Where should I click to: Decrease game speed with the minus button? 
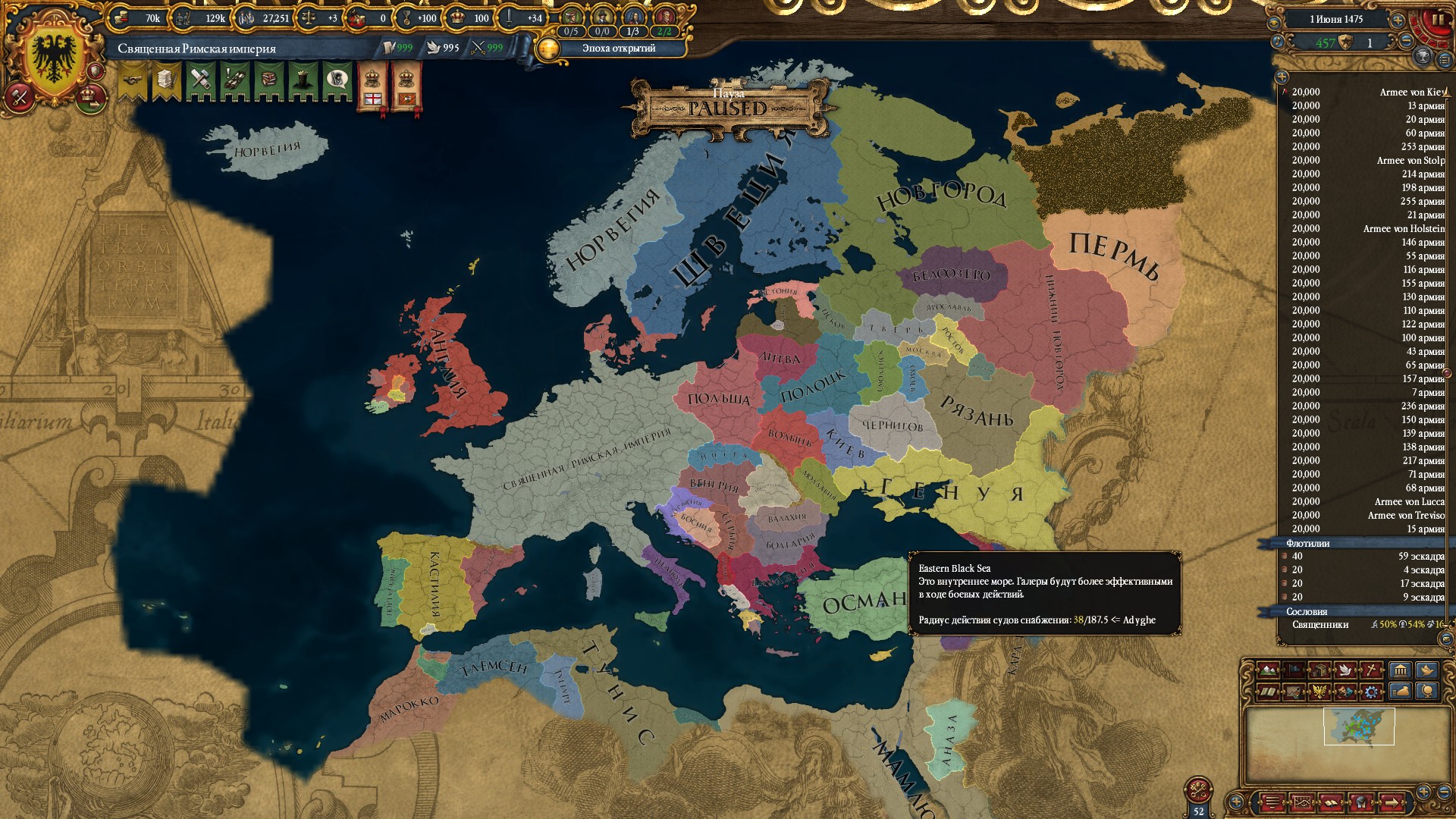[1405, 42]
